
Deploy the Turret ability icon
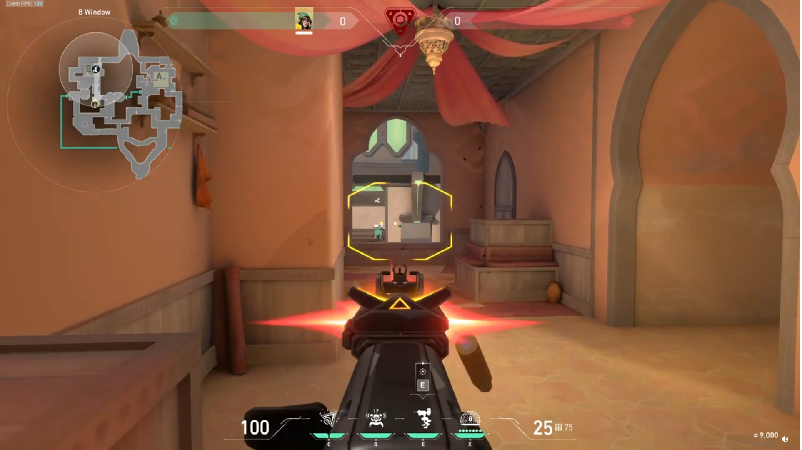coord(424,419)
